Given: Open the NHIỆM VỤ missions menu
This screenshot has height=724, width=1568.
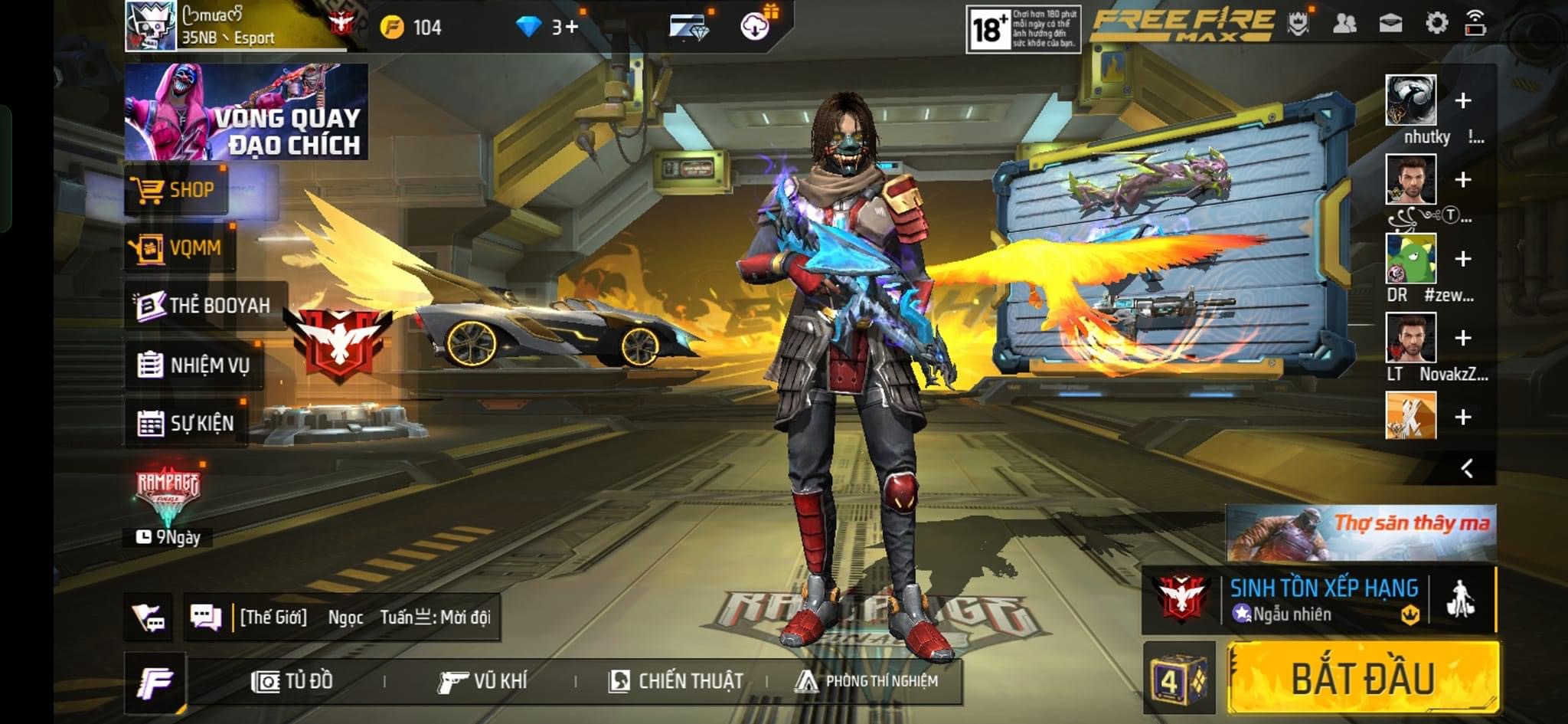Looking at the screenshot, I should click(194, 365).
